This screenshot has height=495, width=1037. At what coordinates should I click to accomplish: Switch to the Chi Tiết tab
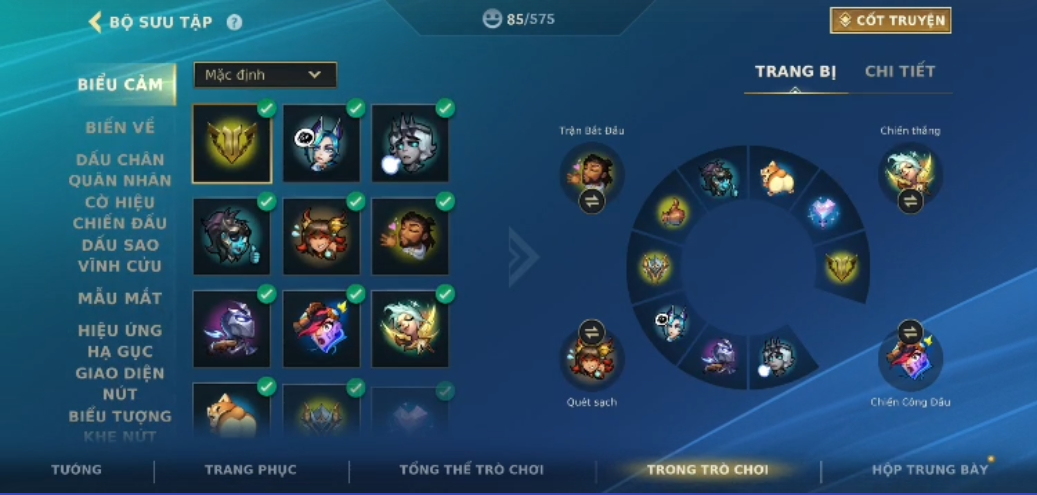(899, 71)
